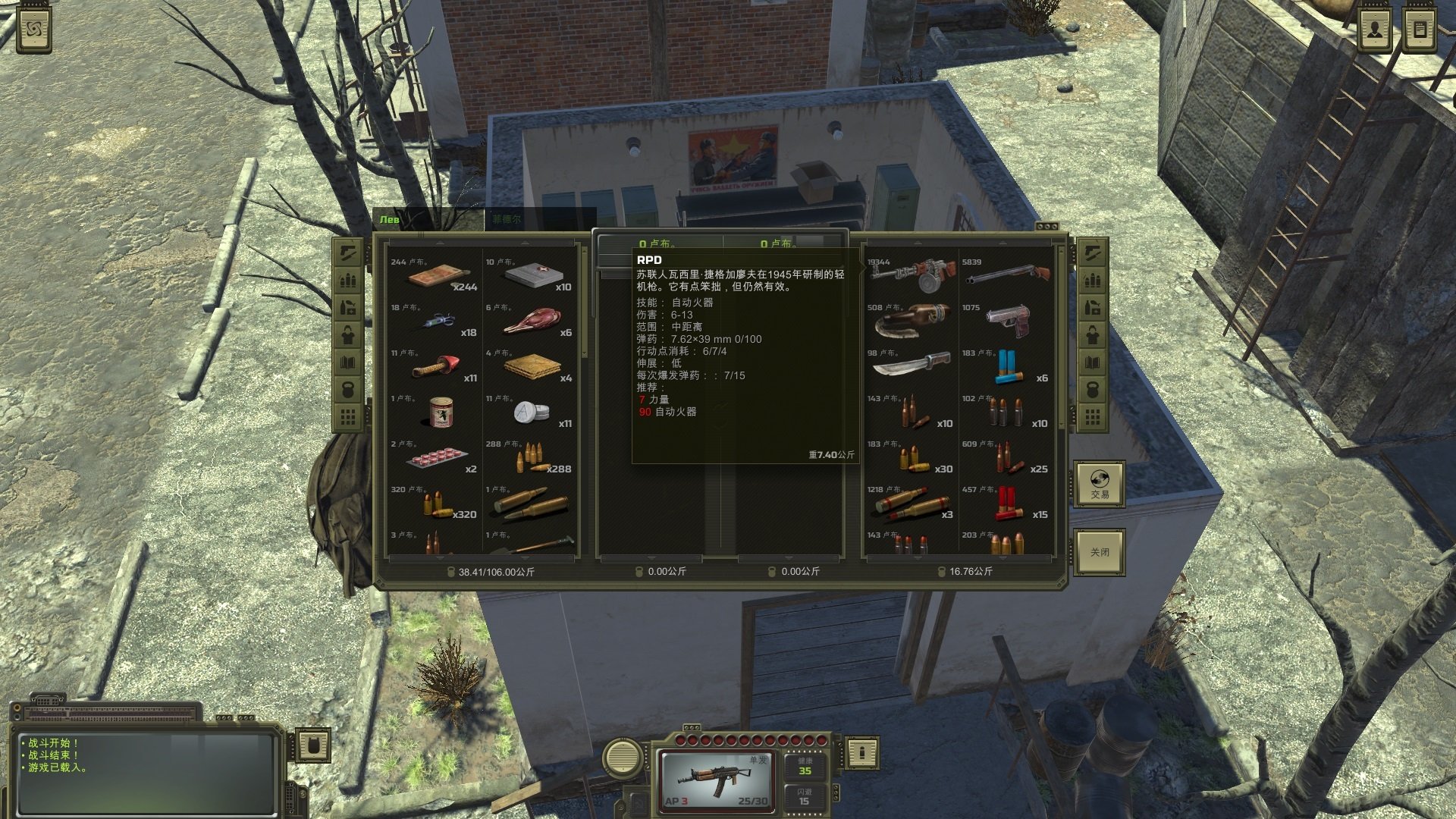Open the journal notebook icon

coord(1420,31)
